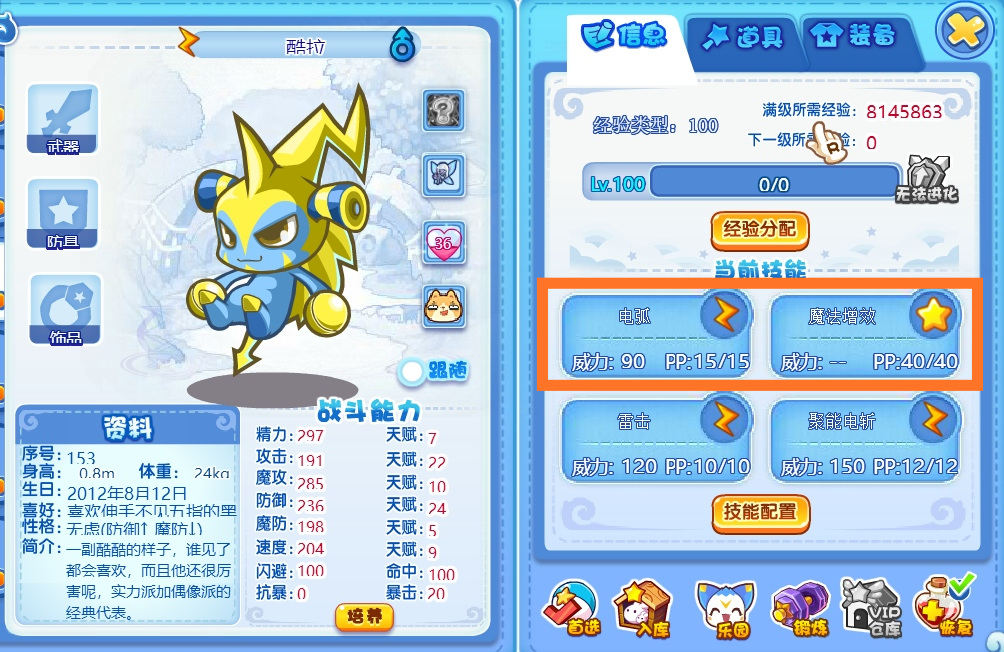Click the 培养 training button
The image size is (1004, 652).
point(364,616)
